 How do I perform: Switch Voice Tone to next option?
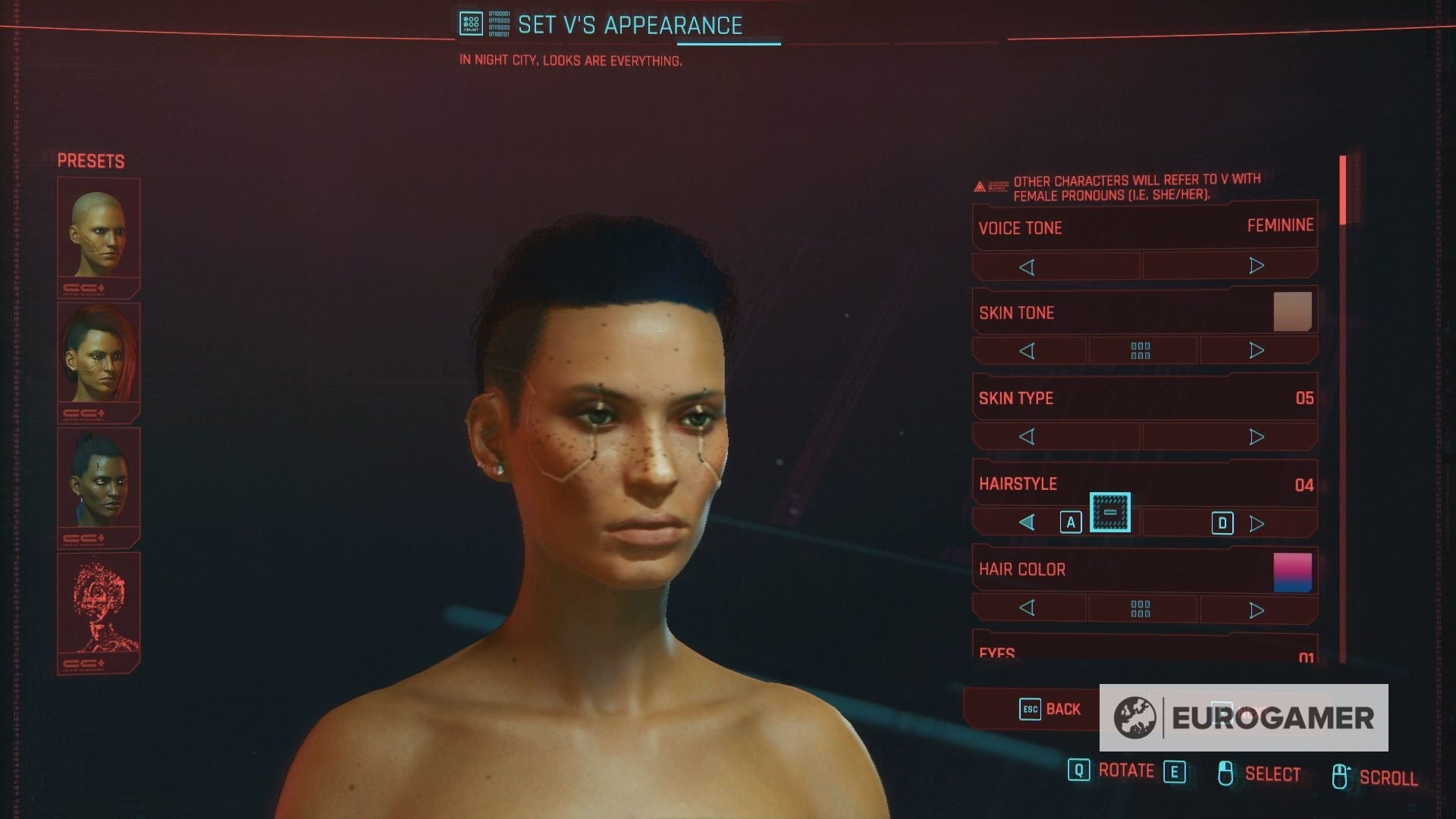1256,266
